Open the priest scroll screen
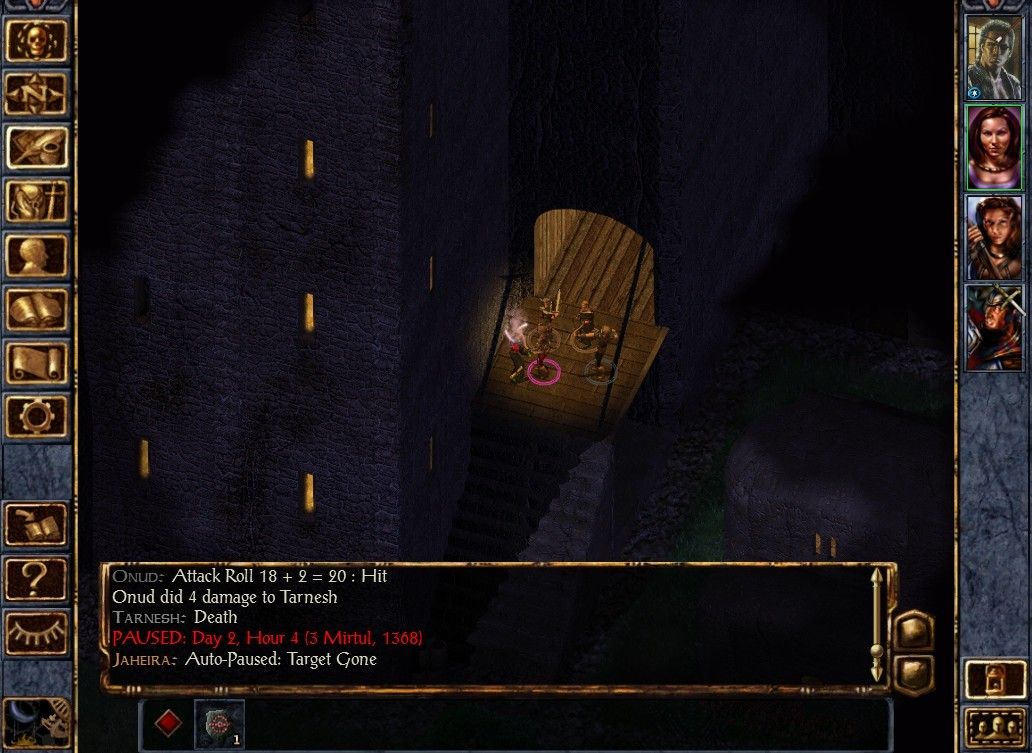Viewport: 1032px width, 753px height. click(x=37, y=362)
